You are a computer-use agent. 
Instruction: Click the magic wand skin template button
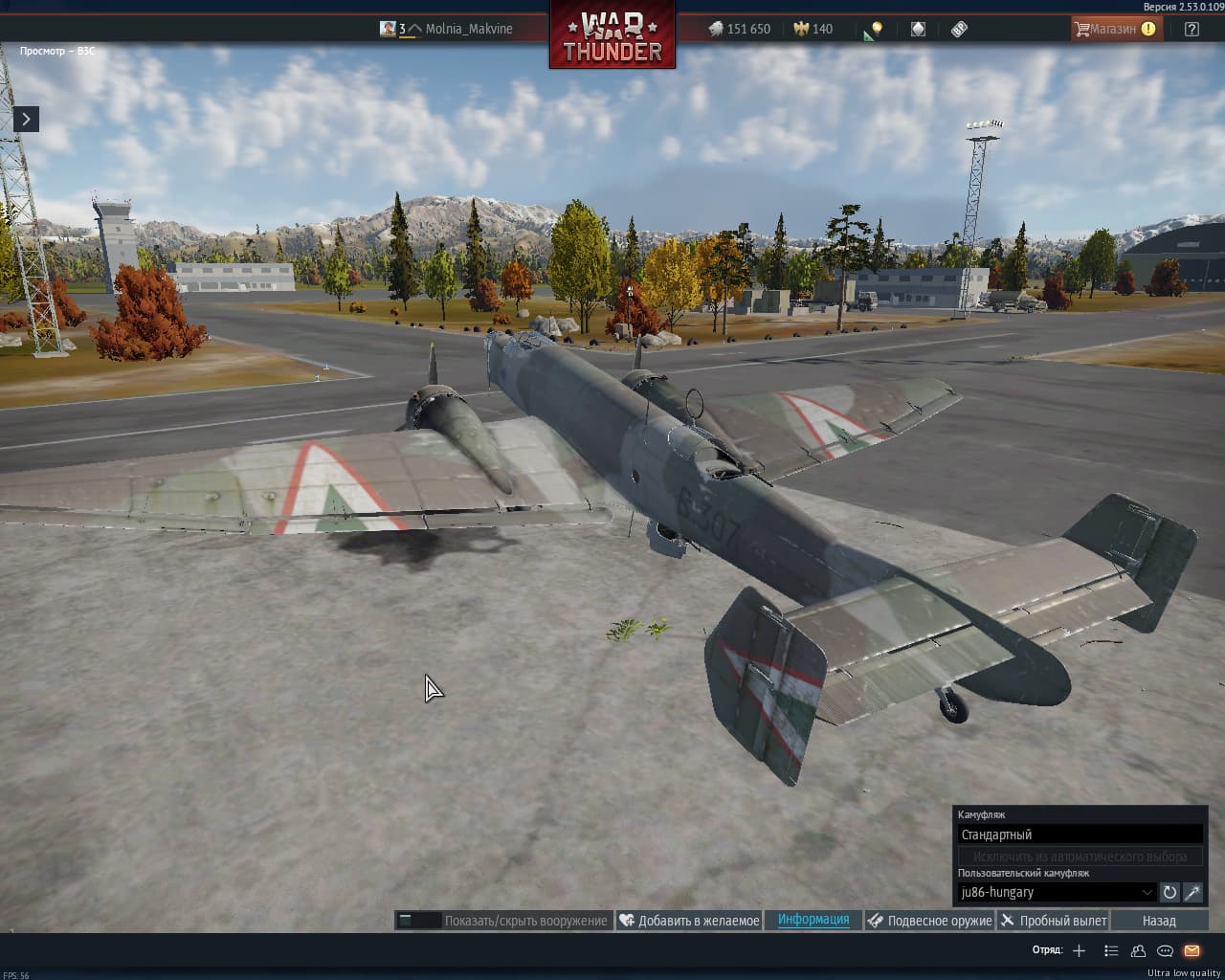[1192, 892]
